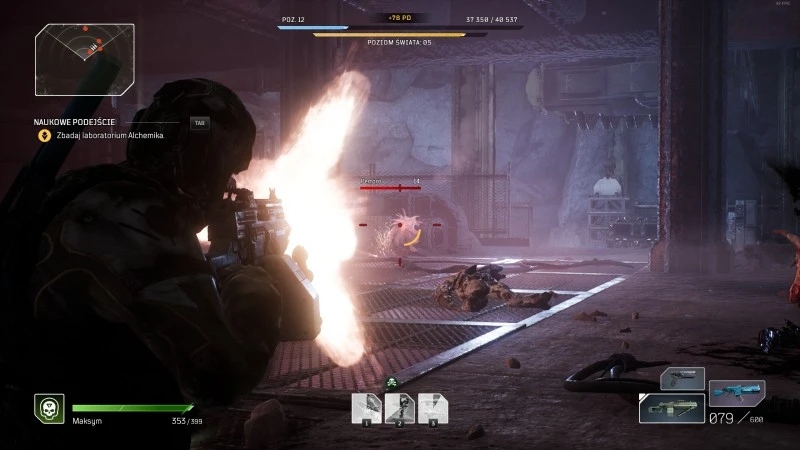Equip the blue assault rifle
This screenshot has height=450, width=800.
[736, 392]
